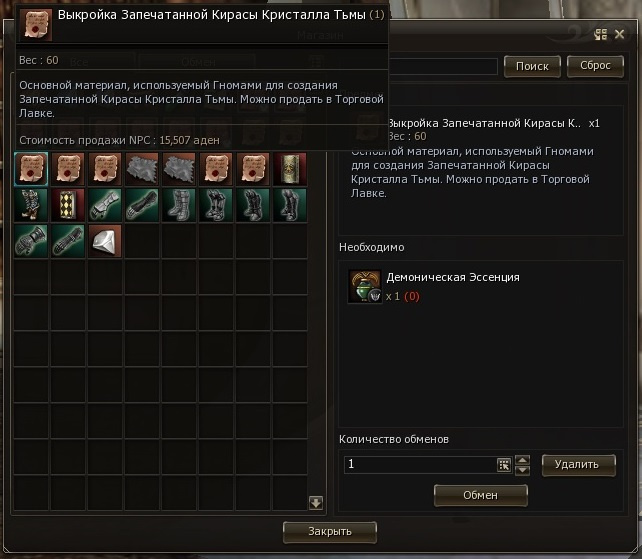Image resolution: width=642 pixels, height=559 pixels.
Task: Select the white crystal item slot
Action: [x=105, y=239]
